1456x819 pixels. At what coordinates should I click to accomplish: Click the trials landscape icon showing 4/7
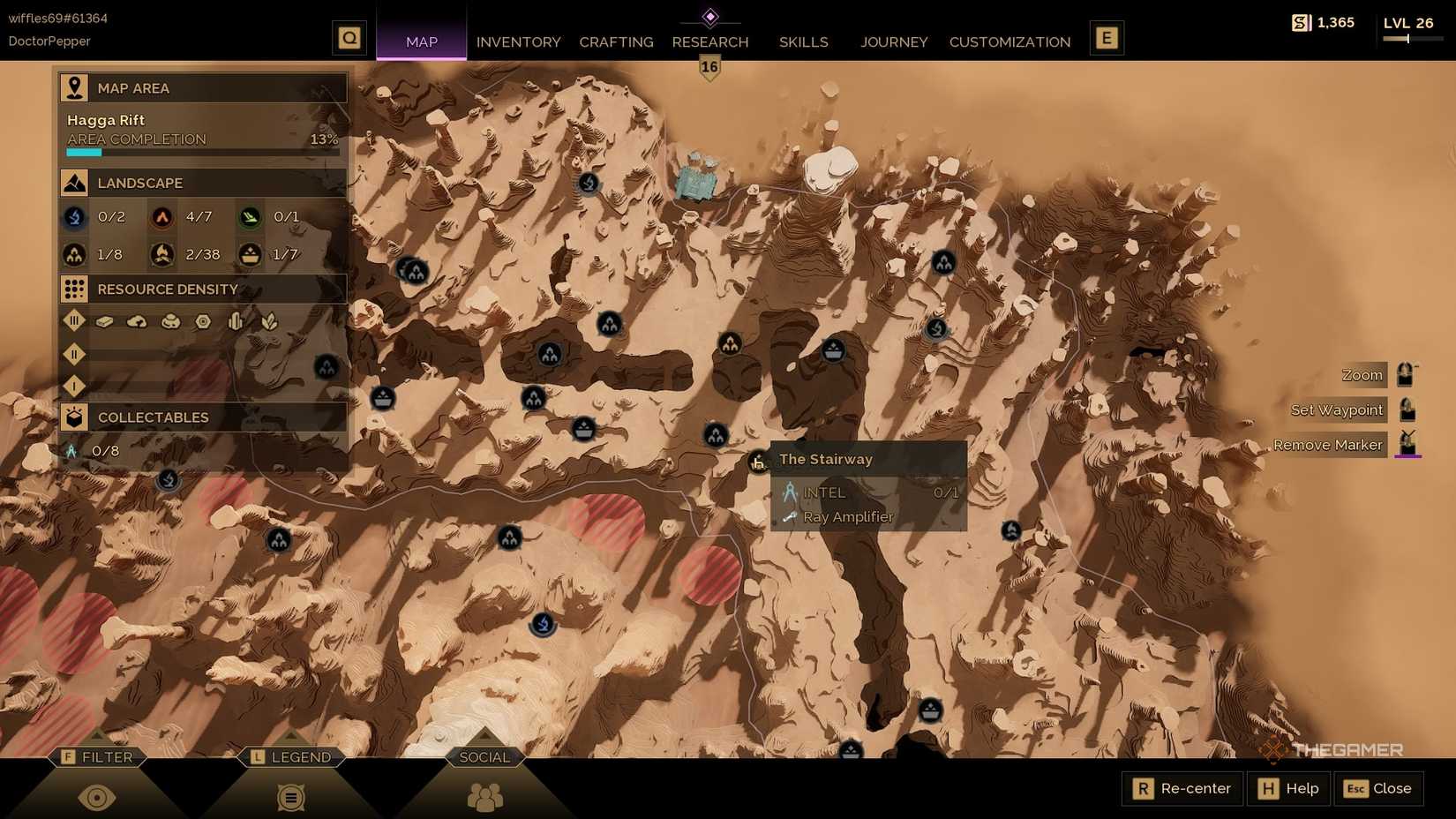[x=162, y=217]
